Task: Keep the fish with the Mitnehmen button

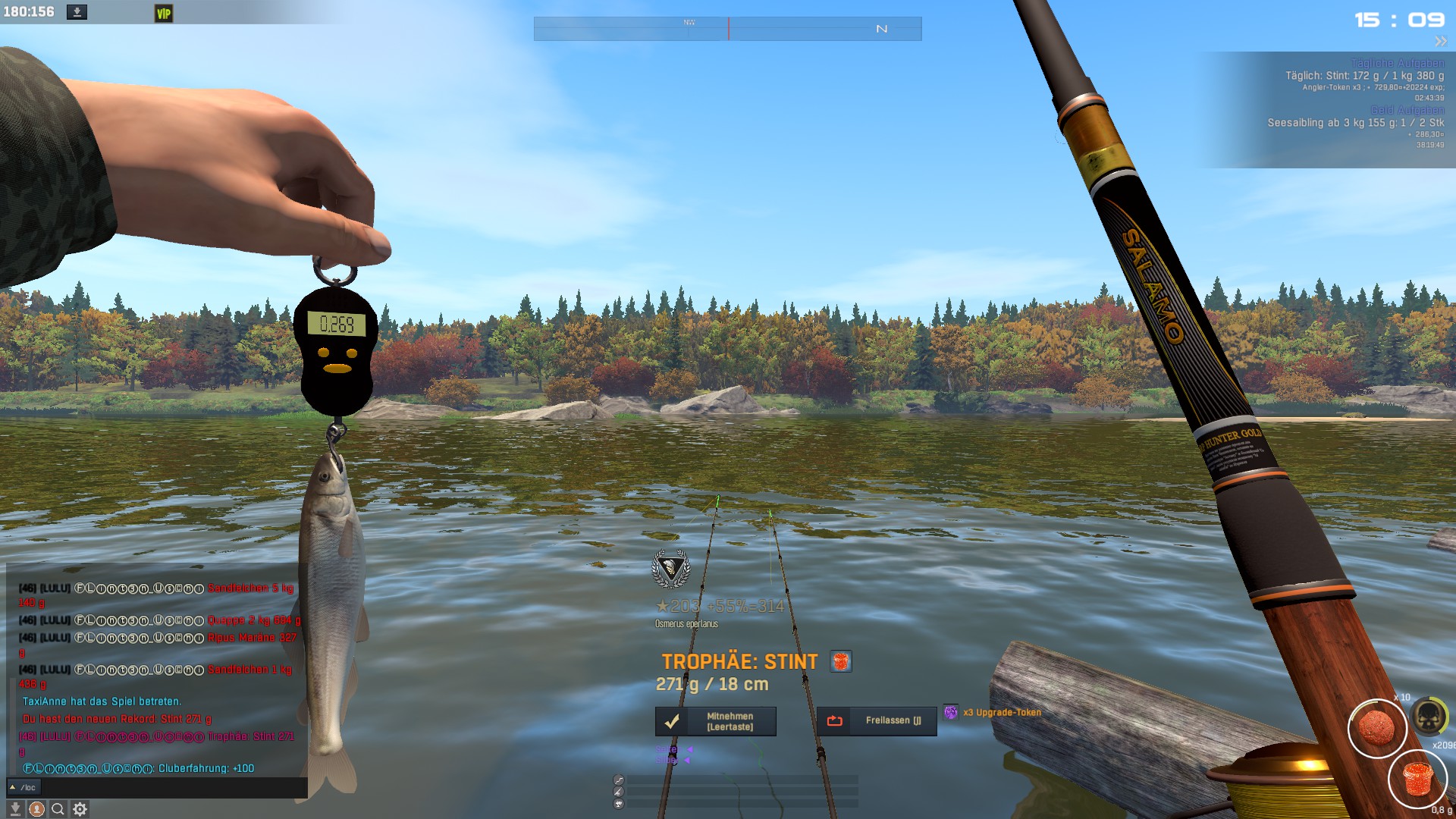Action: click(715, 721)
